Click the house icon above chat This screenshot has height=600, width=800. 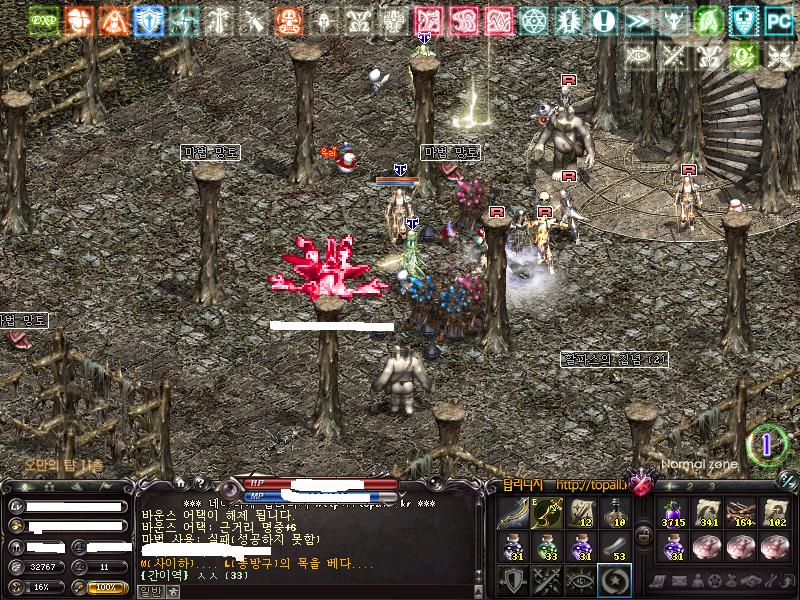tap(181, 484)
